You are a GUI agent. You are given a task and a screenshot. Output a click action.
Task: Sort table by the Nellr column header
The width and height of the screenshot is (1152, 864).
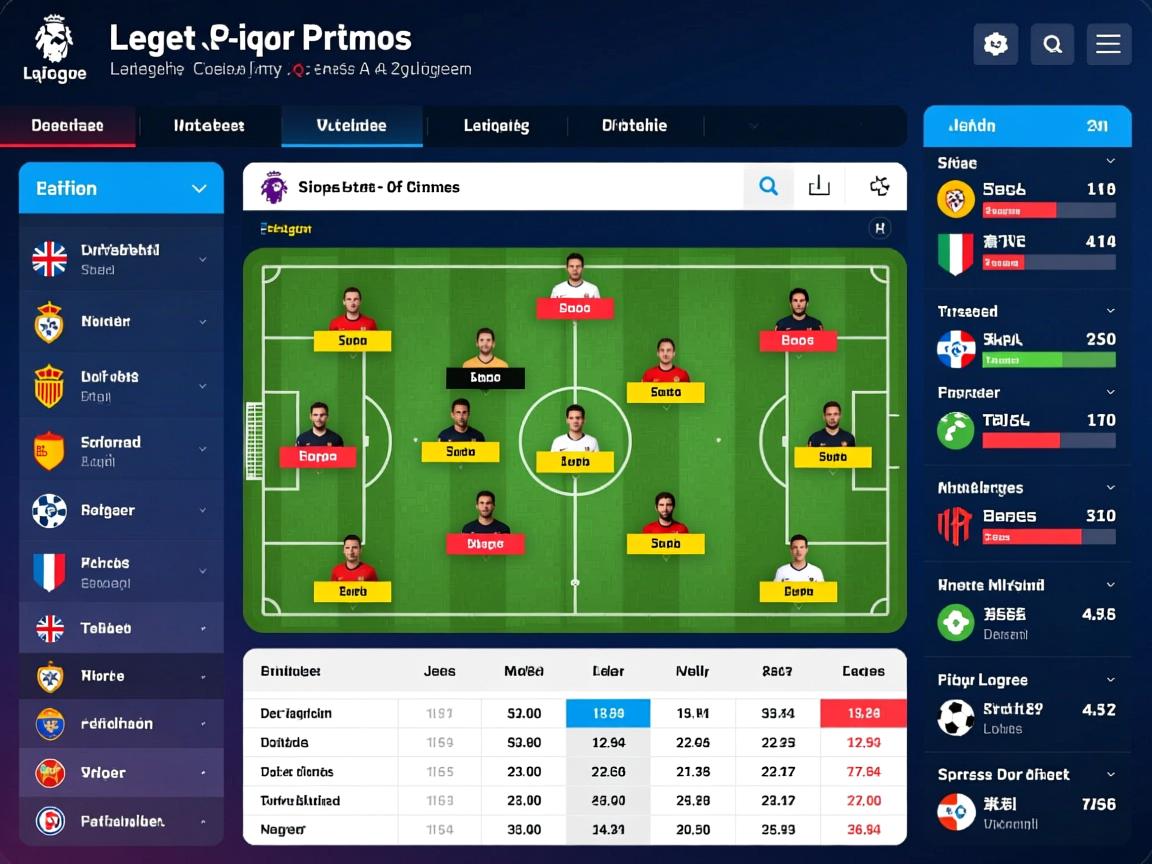[692, 671]
